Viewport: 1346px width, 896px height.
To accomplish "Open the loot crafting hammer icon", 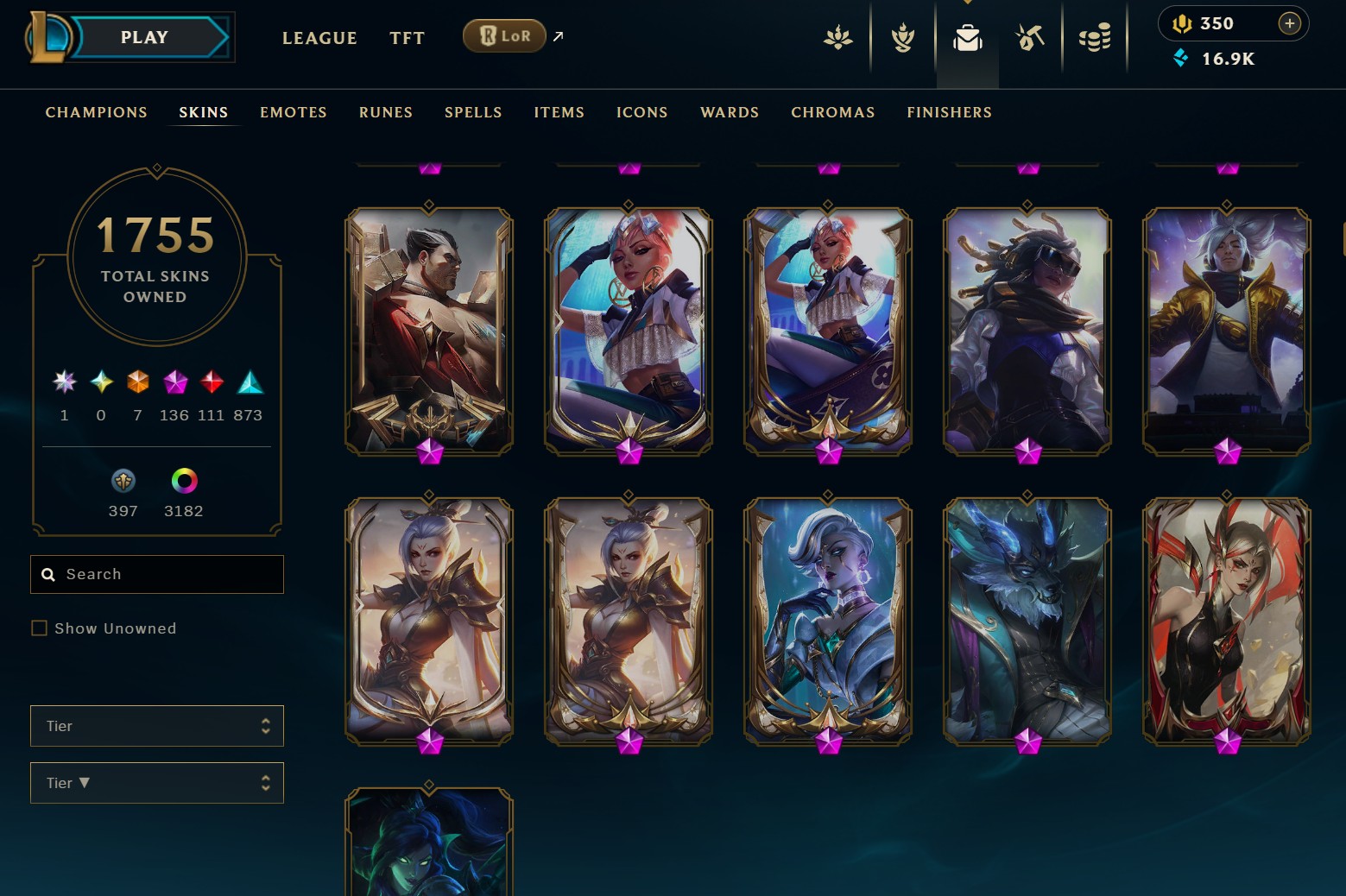I will [x=1029, y=38].
